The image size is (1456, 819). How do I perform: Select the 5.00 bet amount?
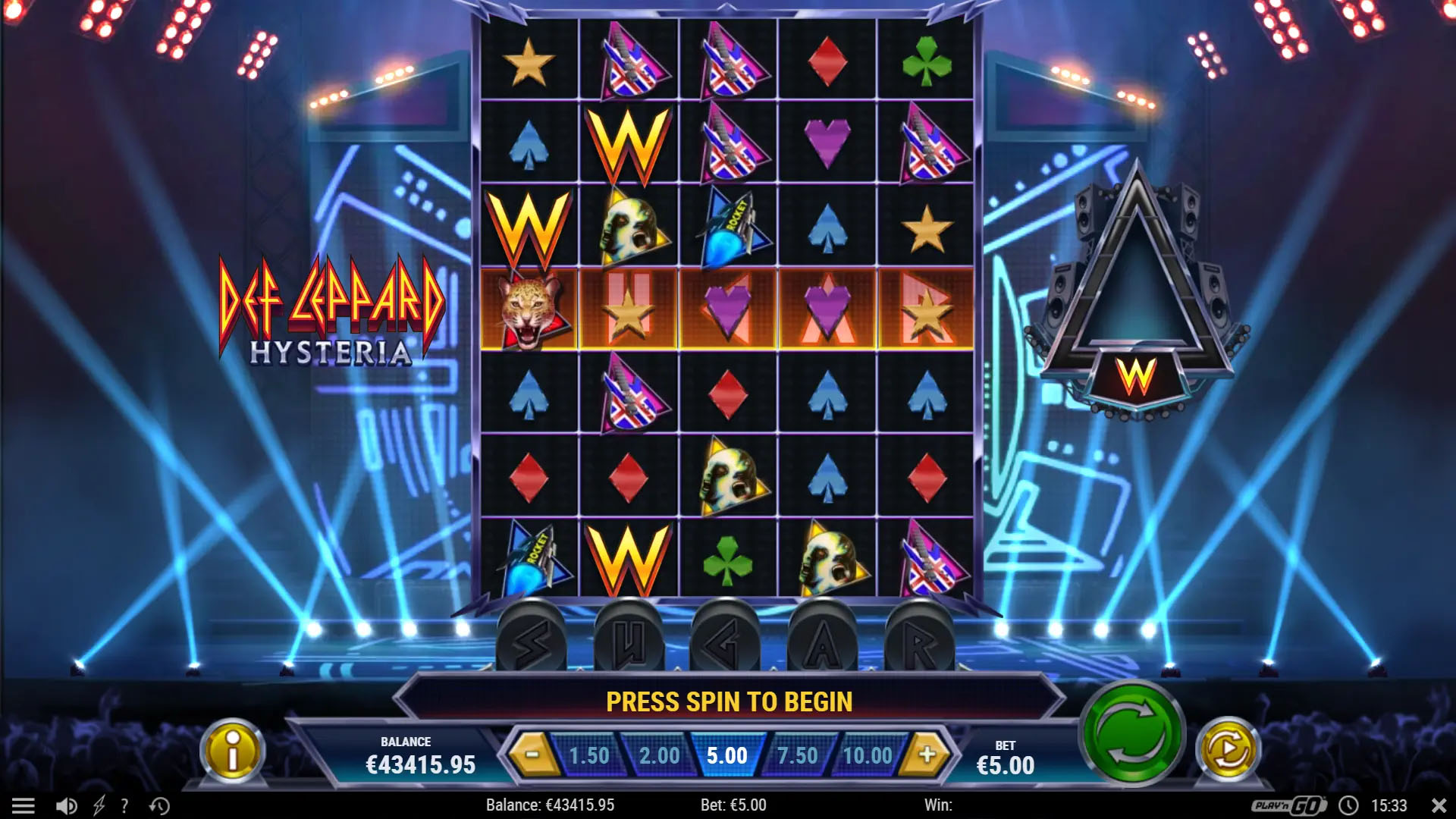pyautogui.click(x=727, y=755)
